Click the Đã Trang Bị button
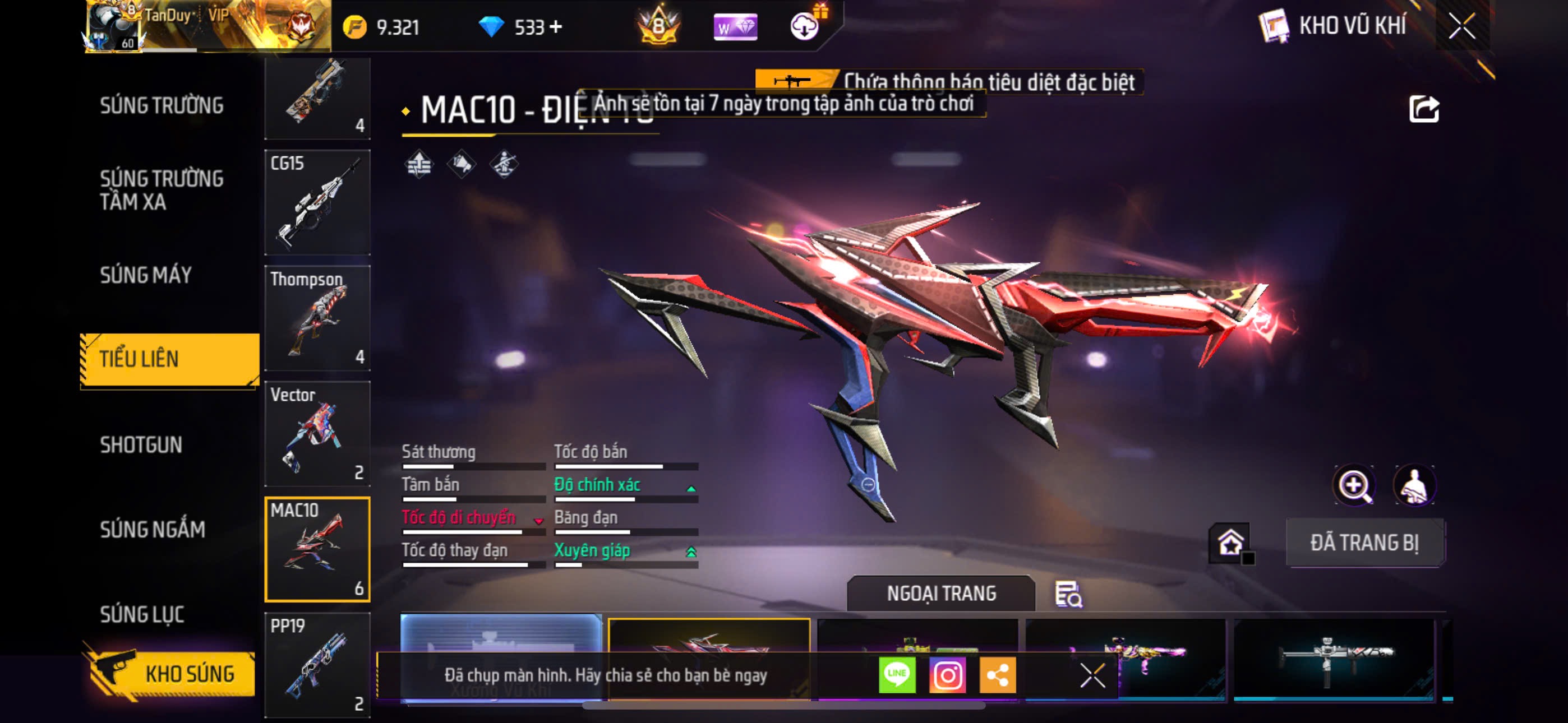 (1364, 543)
